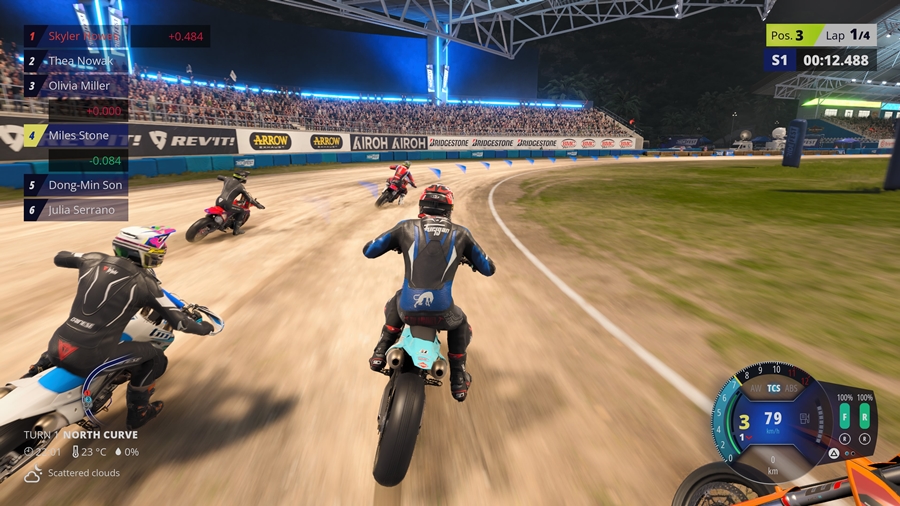This screenshot has width=900, height=506.
Task: Select Thea Nowak in the standings list
Action: click(80, 61)
